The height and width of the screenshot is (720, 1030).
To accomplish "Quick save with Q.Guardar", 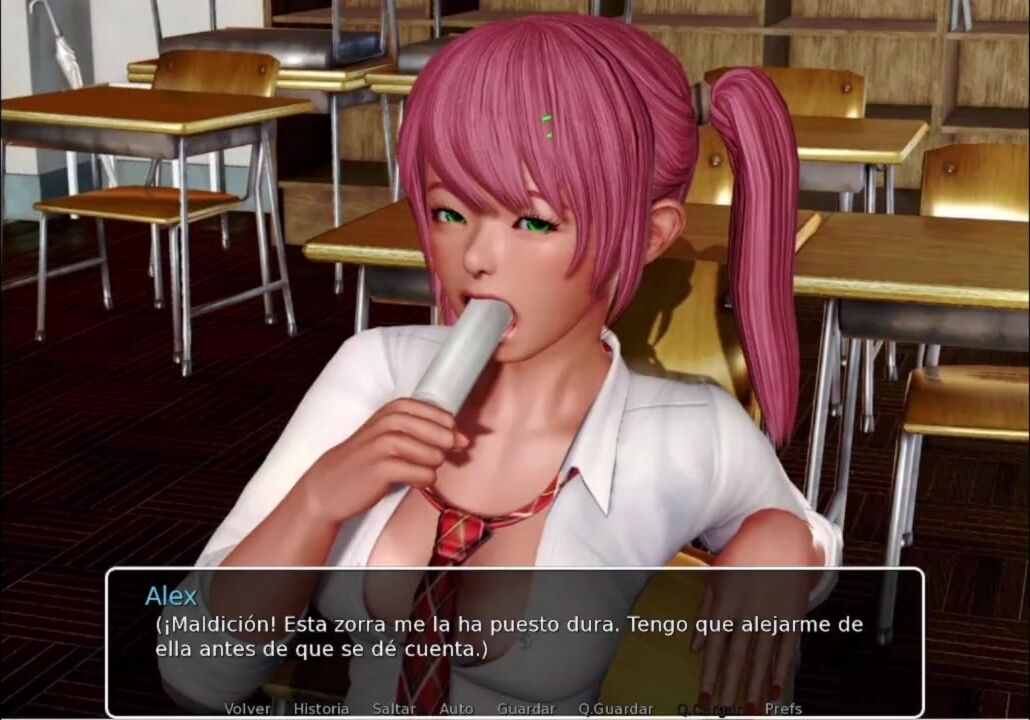I will [x=615, y=709].
